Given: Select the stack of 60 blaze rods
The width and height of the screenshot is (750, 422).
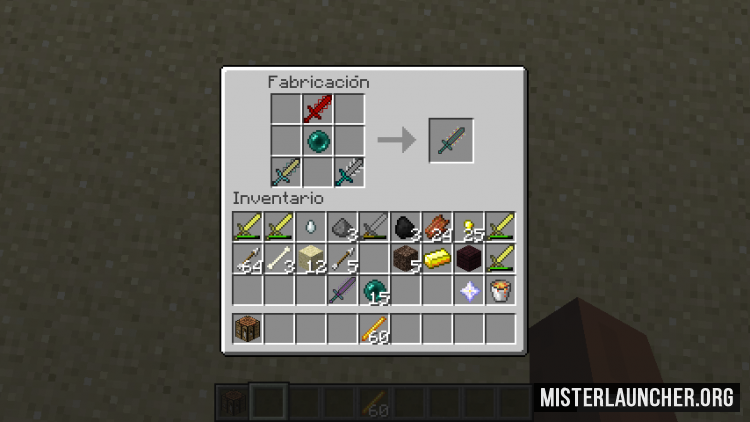Looking at the screenshot, I should (x=374, y=328).
